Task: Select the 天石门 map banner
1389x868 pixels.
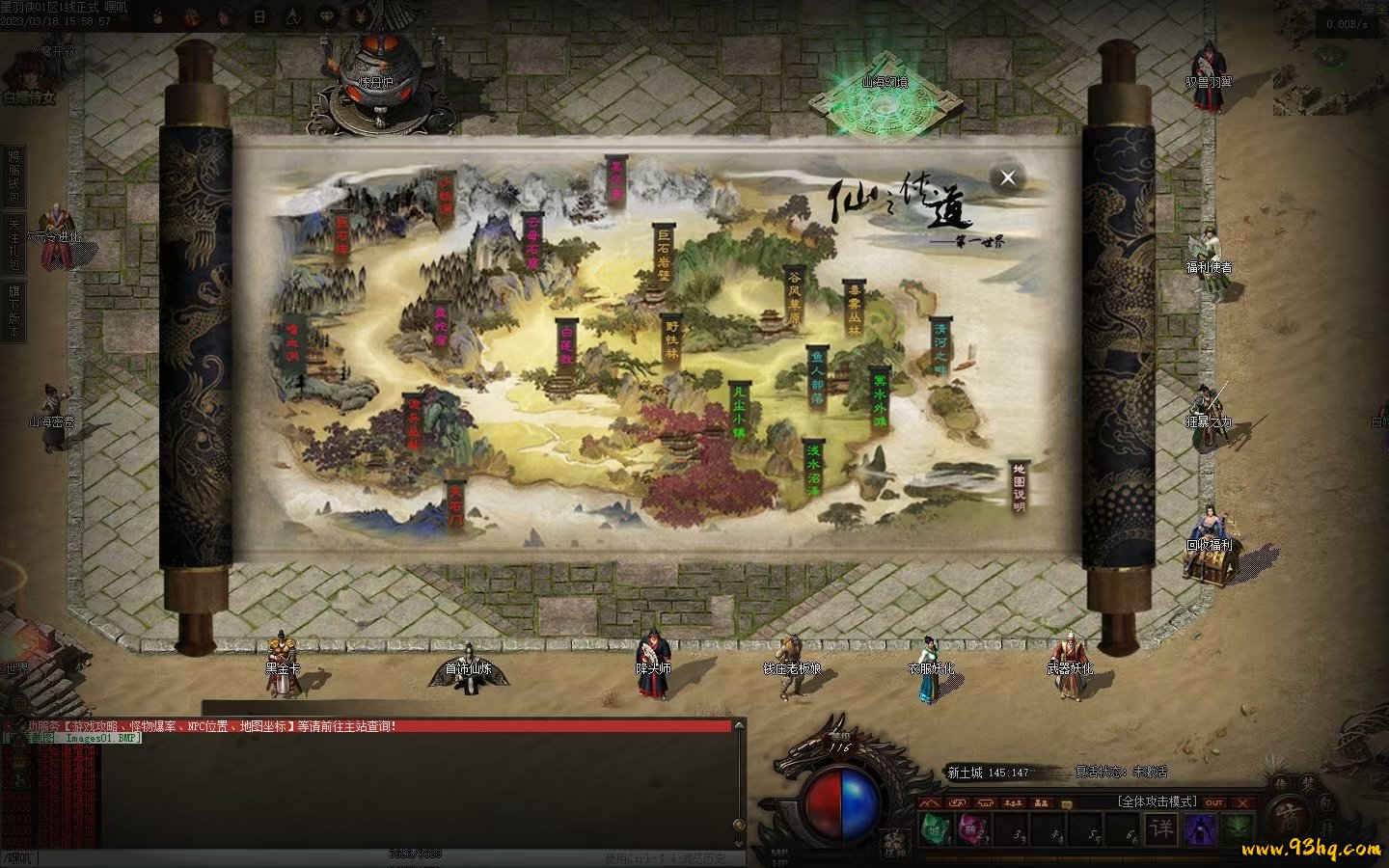Action: click(455, 506)
